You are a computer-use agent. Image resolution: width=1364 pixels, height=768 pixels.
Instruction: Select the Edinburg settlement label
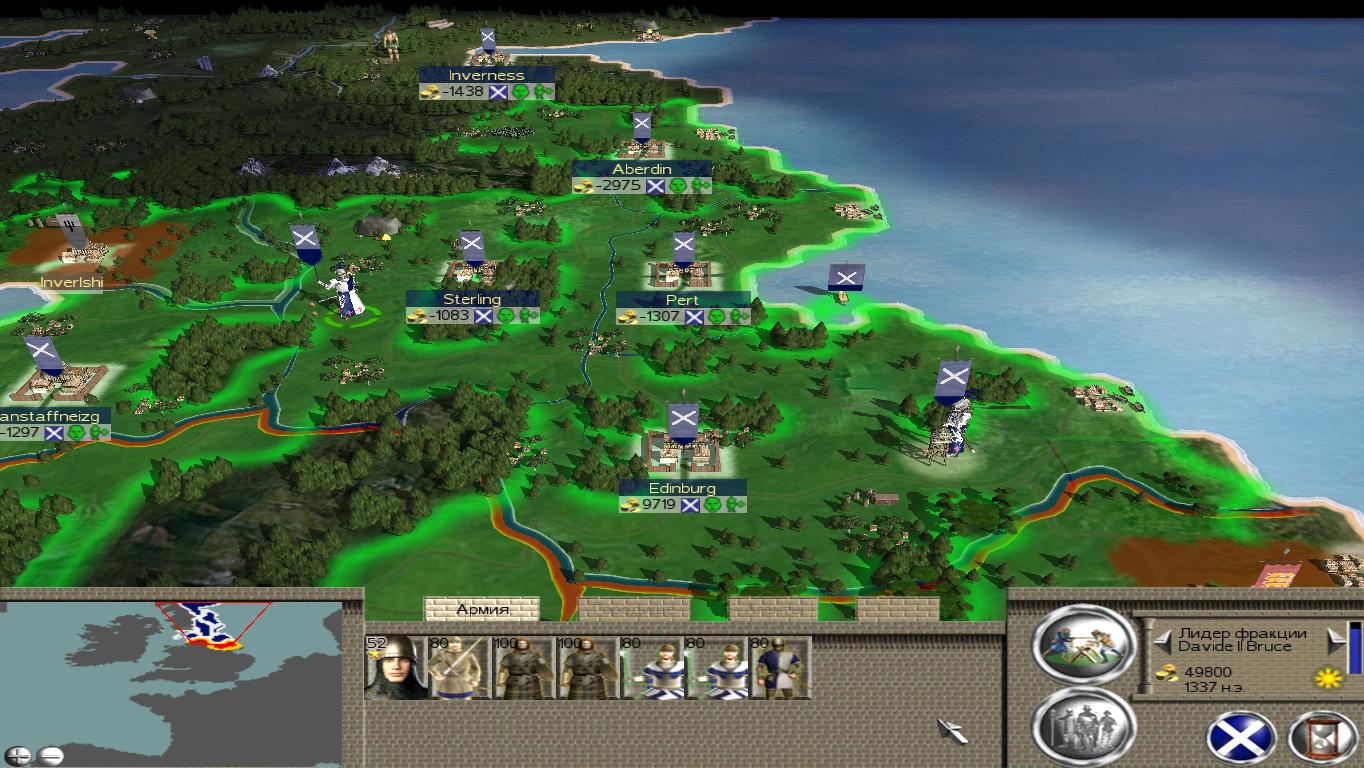pyautogui.click(x=682, y=488)
